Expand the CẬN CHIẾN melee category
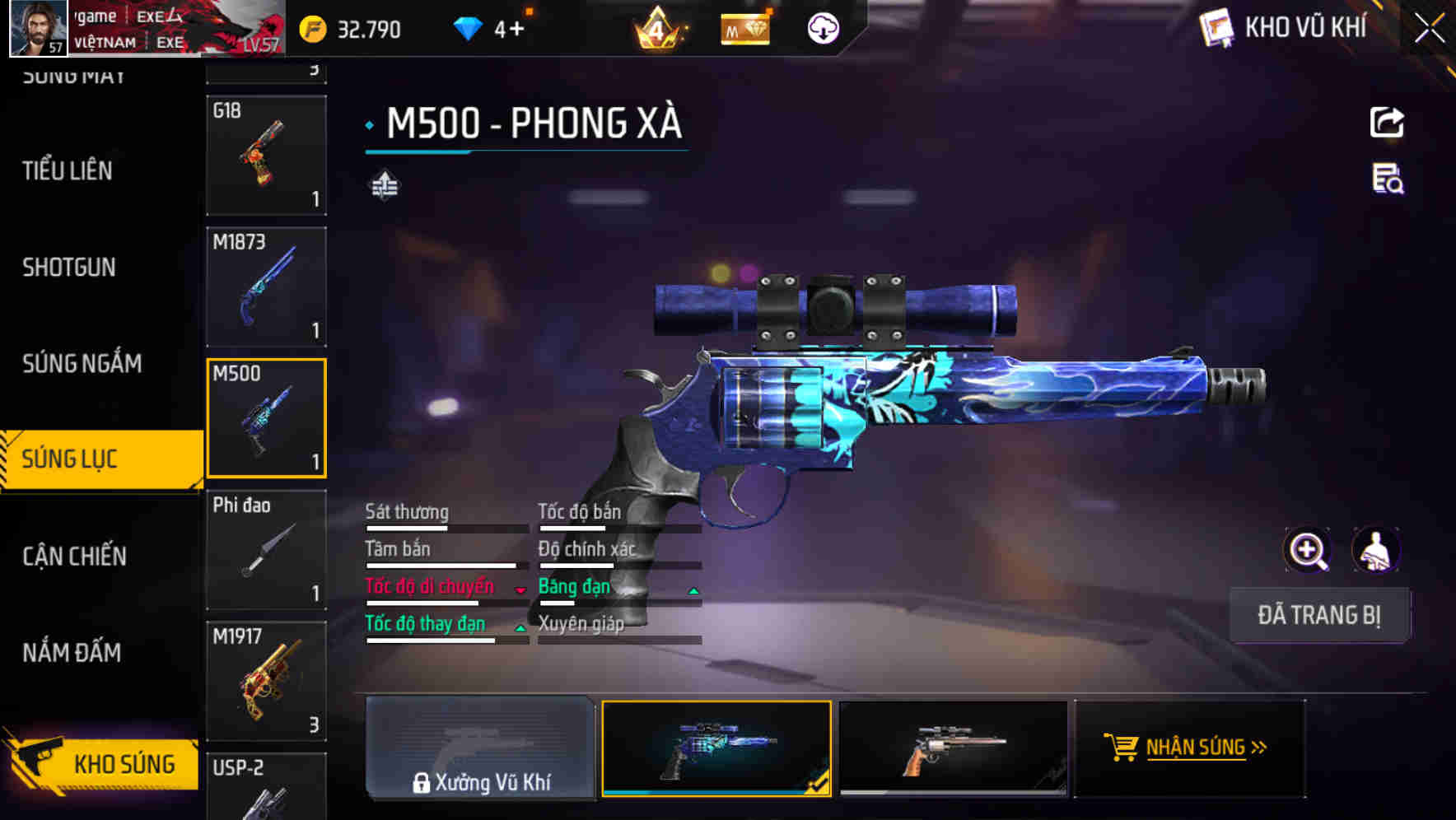The image size is (1456, 820). (75, 557)
